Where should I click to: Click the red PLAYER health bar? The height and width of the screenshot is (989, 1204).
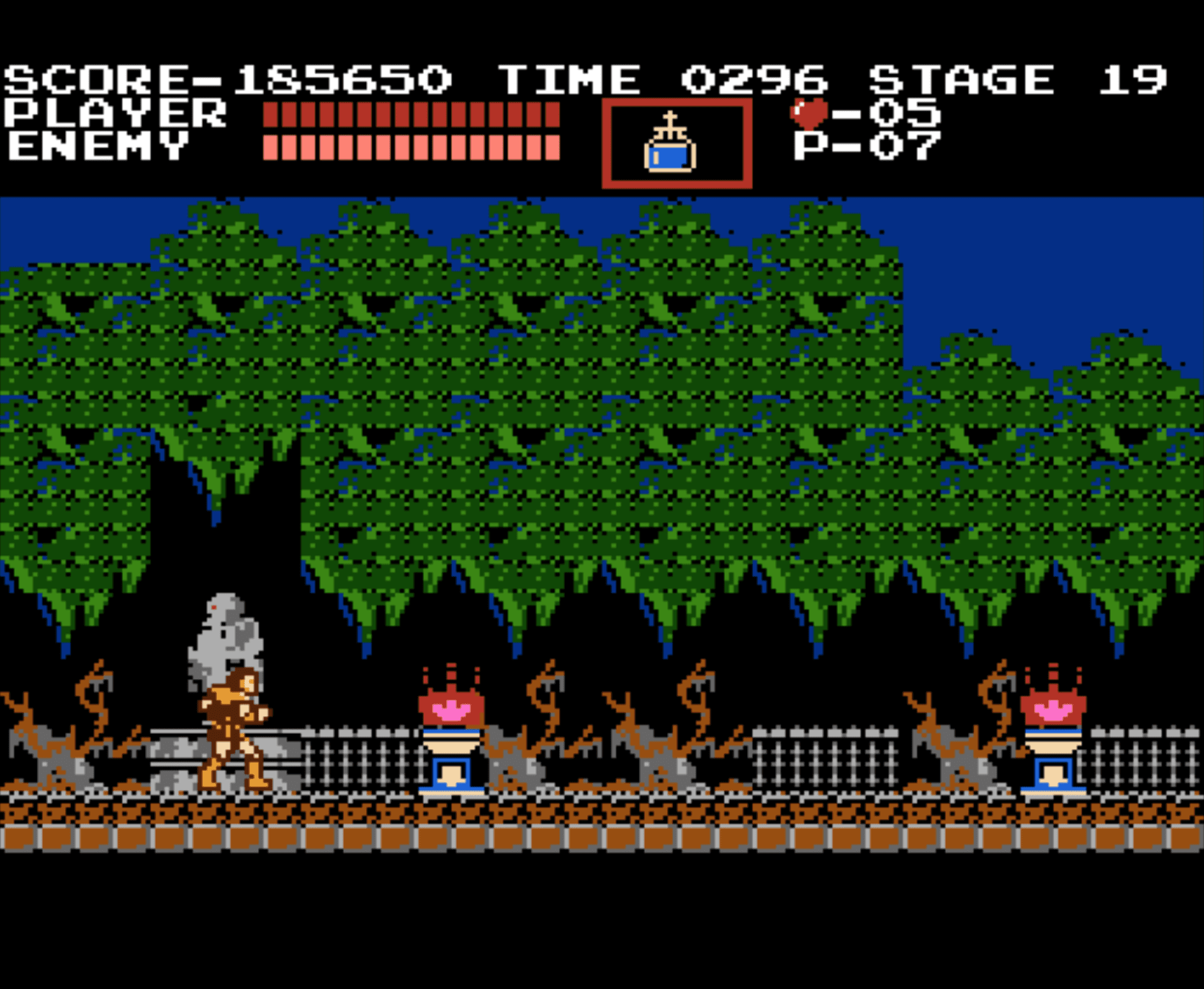point(412,115)
